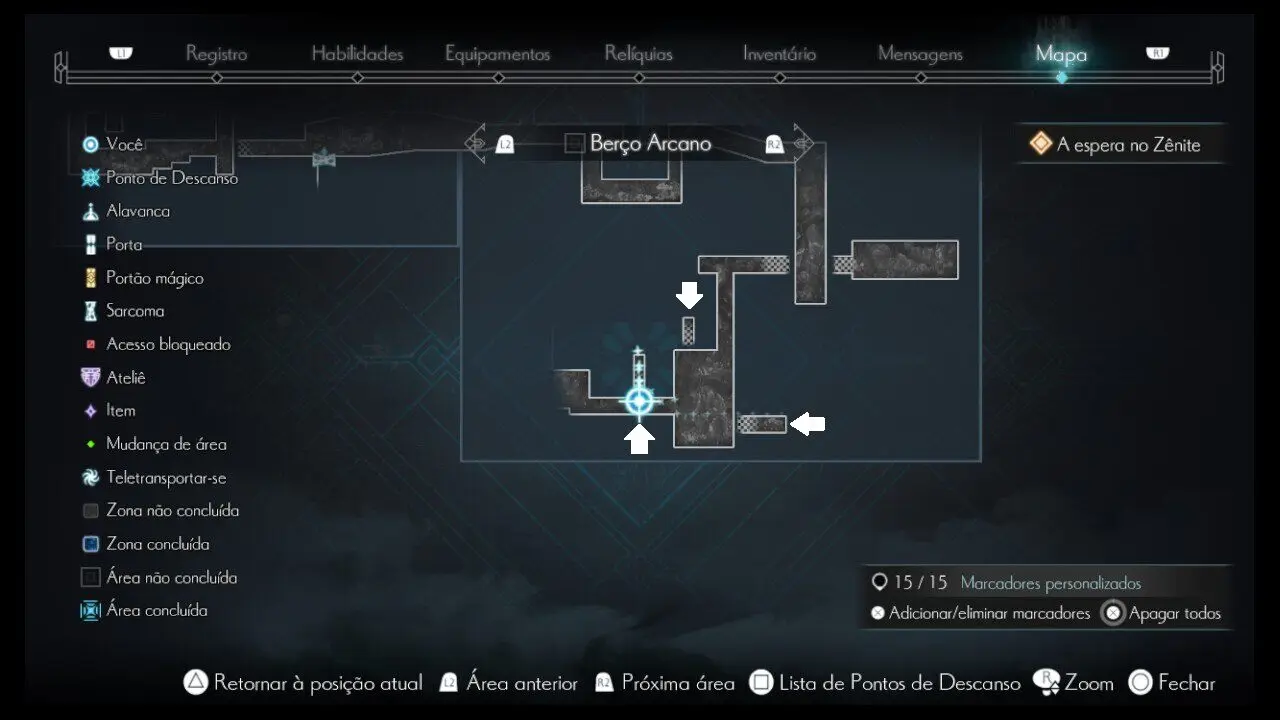Viewport: 1280px width, 720px height.
Task: Open the A espera no Zênite objective
Action: [x=1127, y=145]
